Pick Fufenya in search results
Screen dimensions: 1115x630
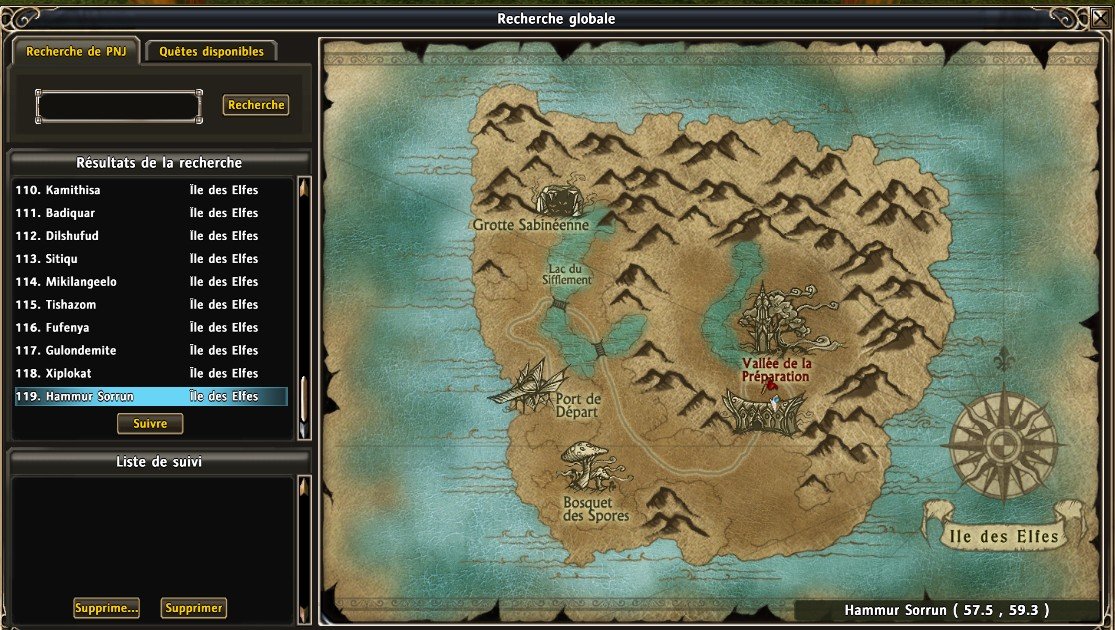150,328
